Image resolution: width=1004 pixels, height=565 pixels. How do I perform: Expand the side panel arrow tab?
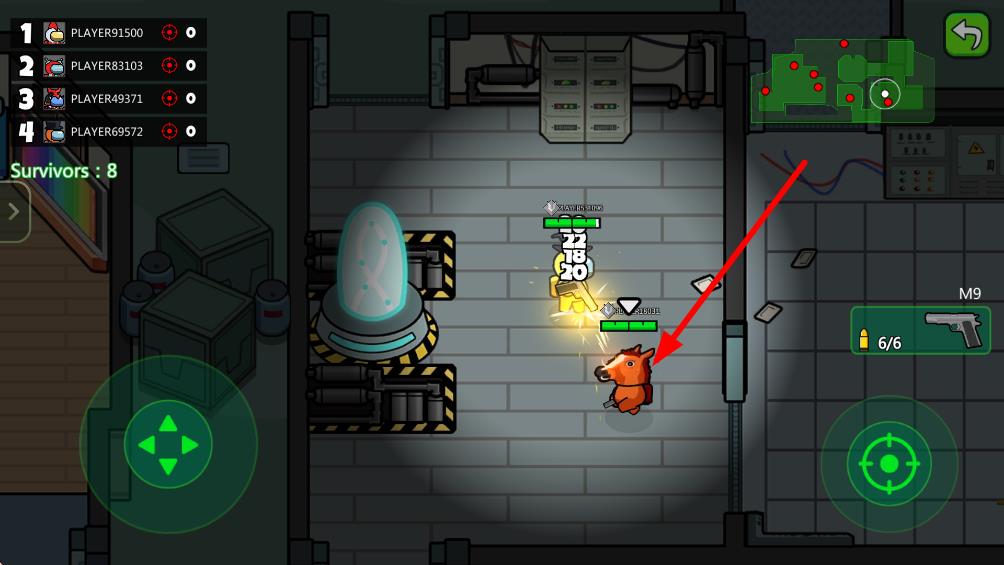coord(13,212)
